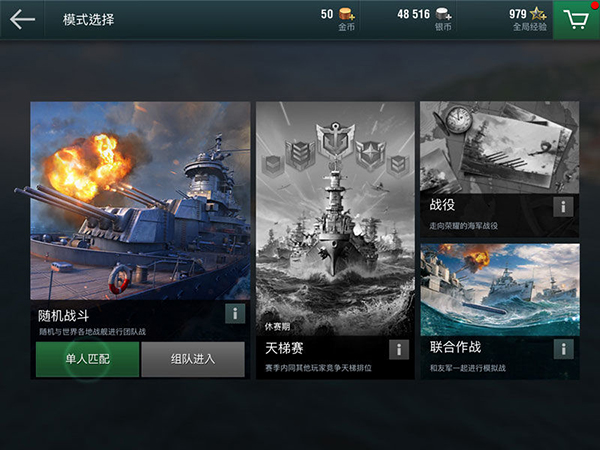Show info for 随机战斗 mode

tap(235, 314)
